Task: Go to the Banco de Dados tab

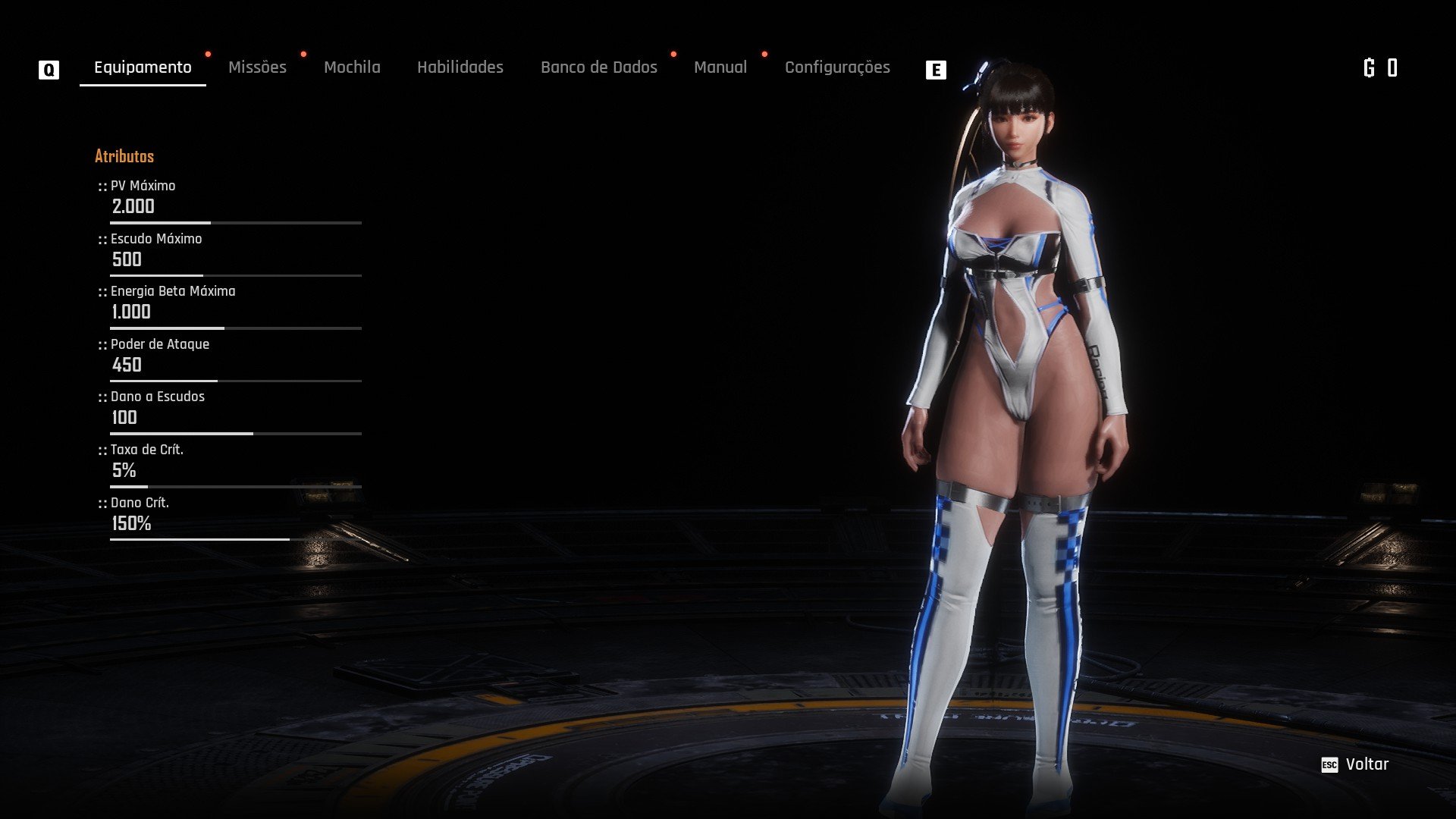Action: pos(598,67)
